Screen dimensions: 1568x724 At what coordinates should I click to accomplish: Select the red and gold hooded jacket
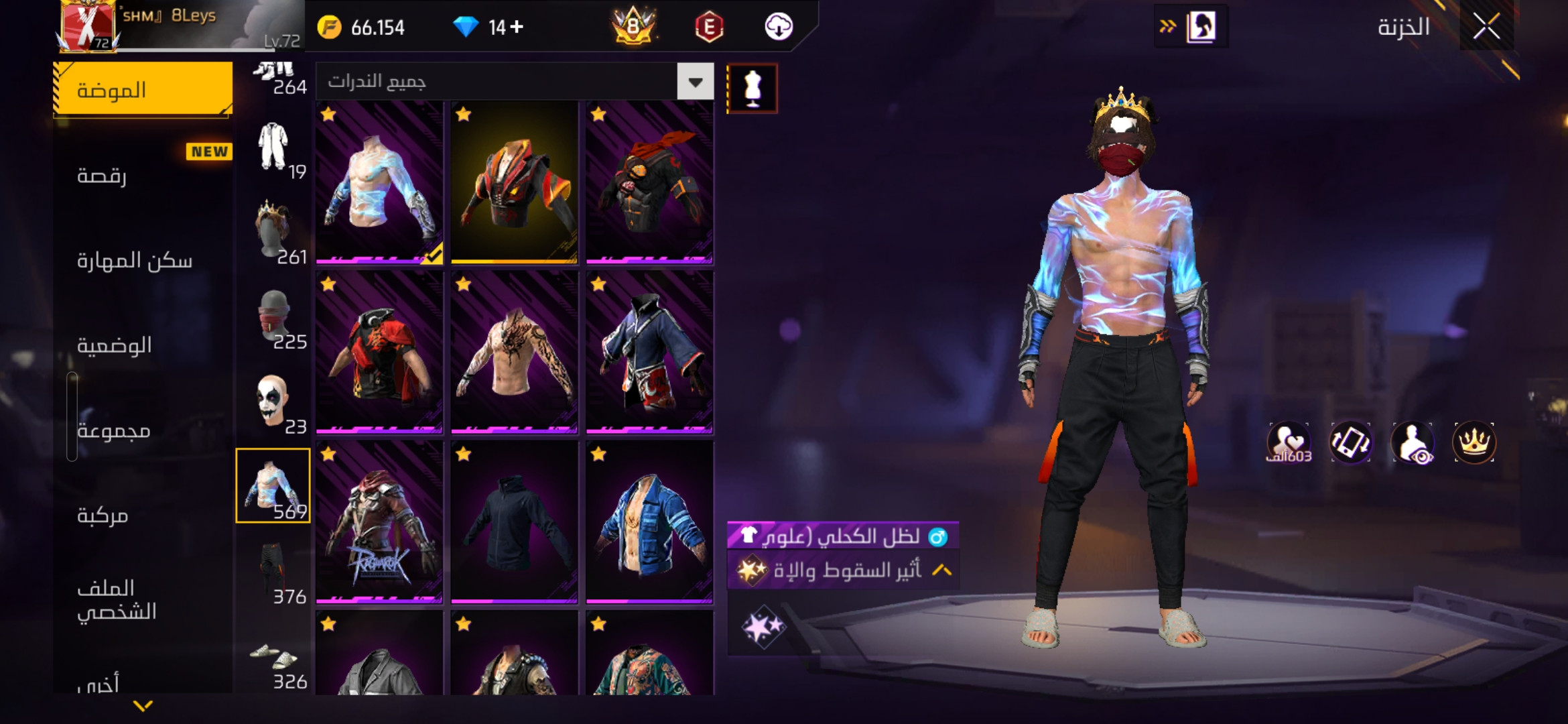(514, 182)
